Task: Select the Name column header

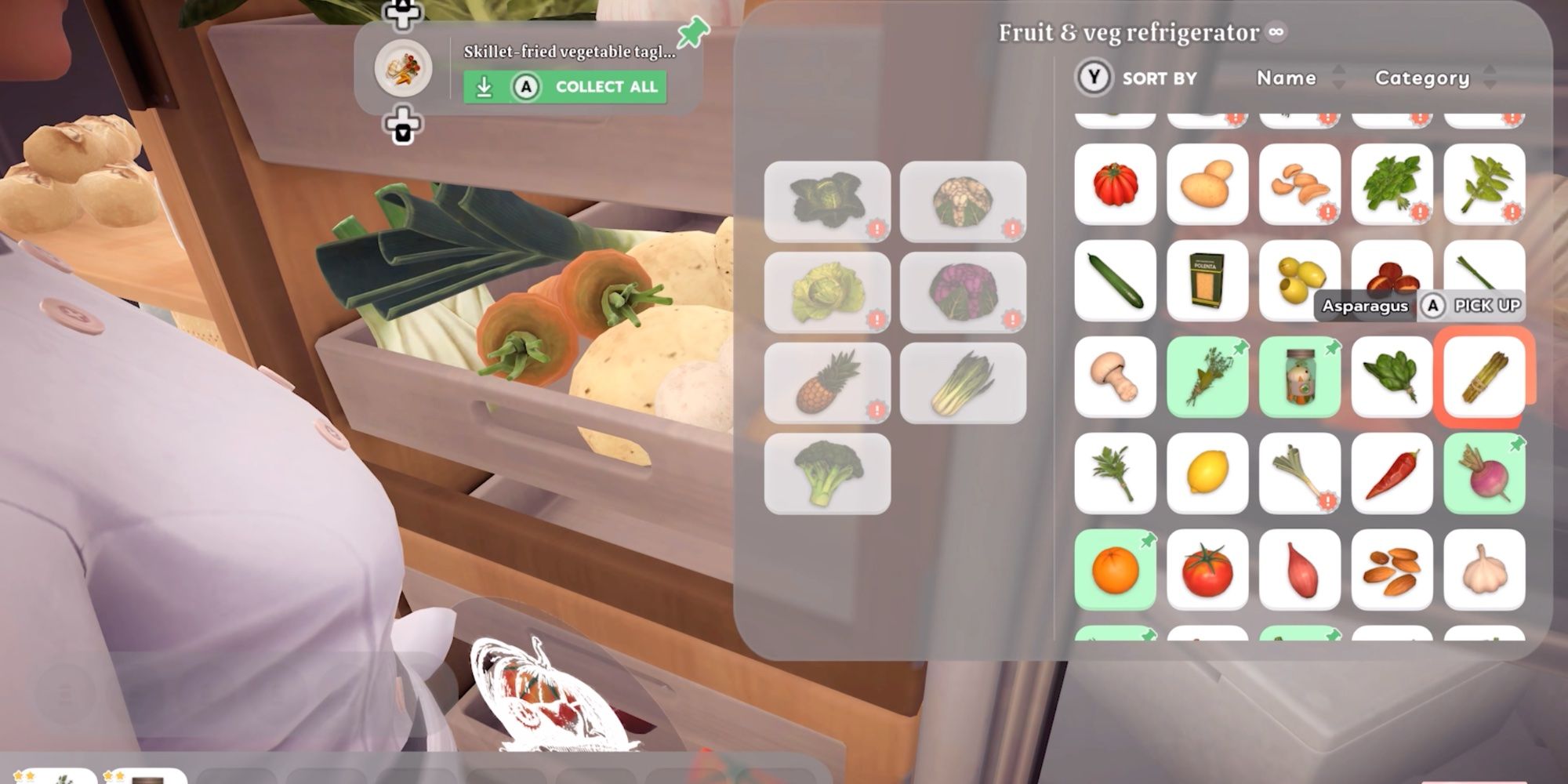Action: tap(1286, 78)
